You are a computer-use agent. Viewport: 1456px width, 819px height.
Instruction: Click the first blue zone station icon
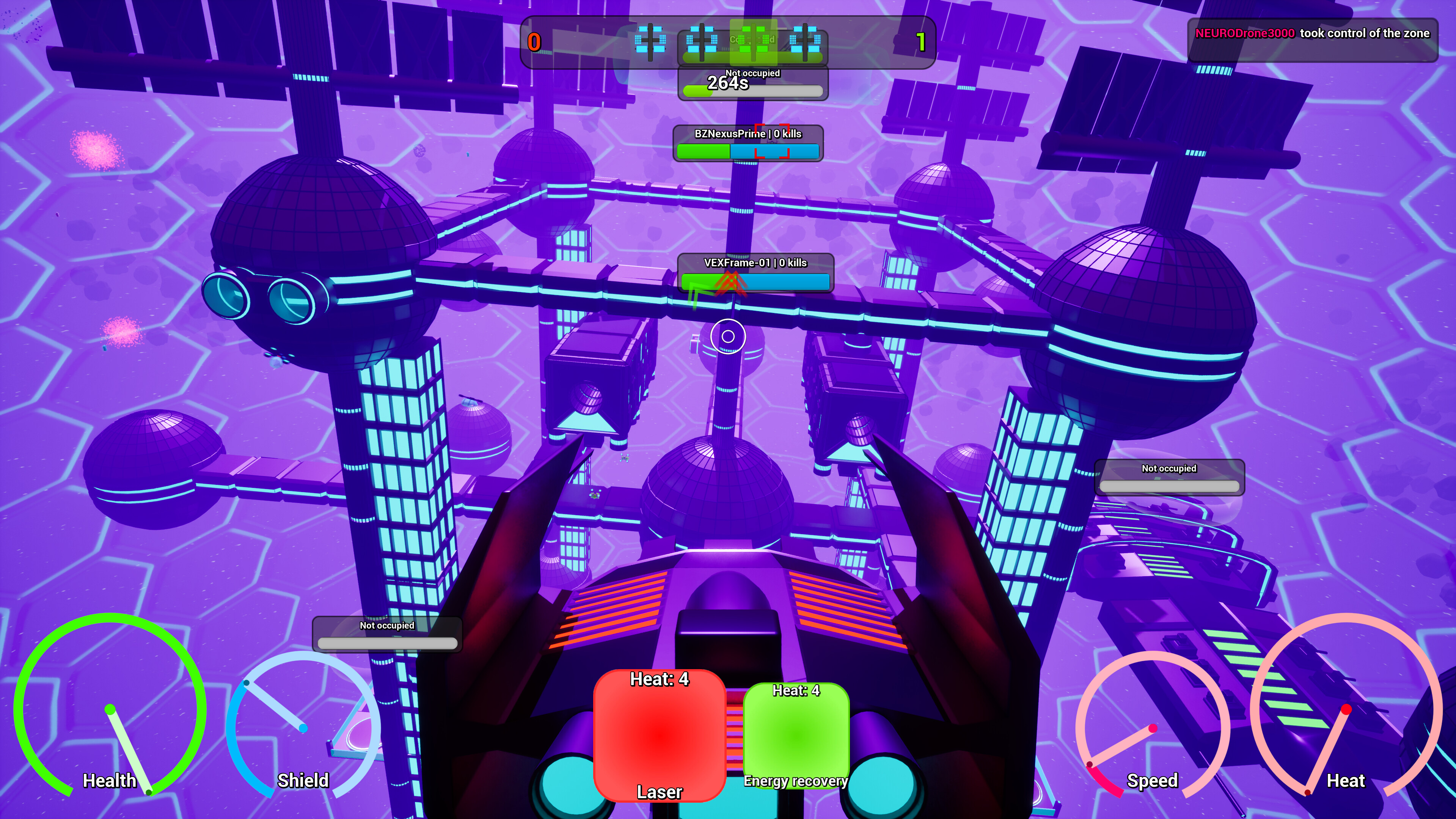[650, 41]
